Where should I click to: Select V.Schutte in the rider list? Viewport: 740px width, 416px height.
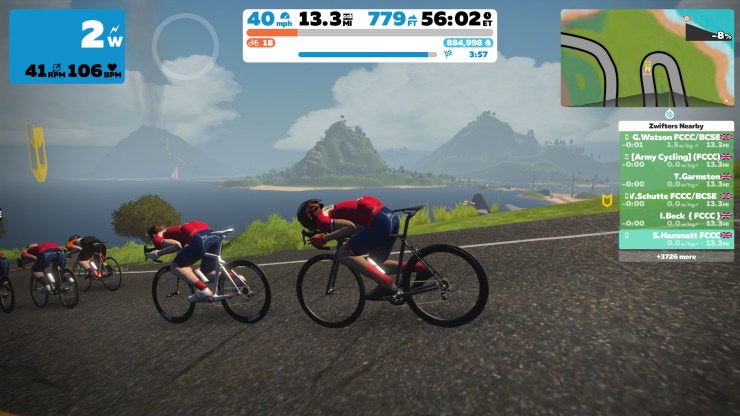coord(677,199)
